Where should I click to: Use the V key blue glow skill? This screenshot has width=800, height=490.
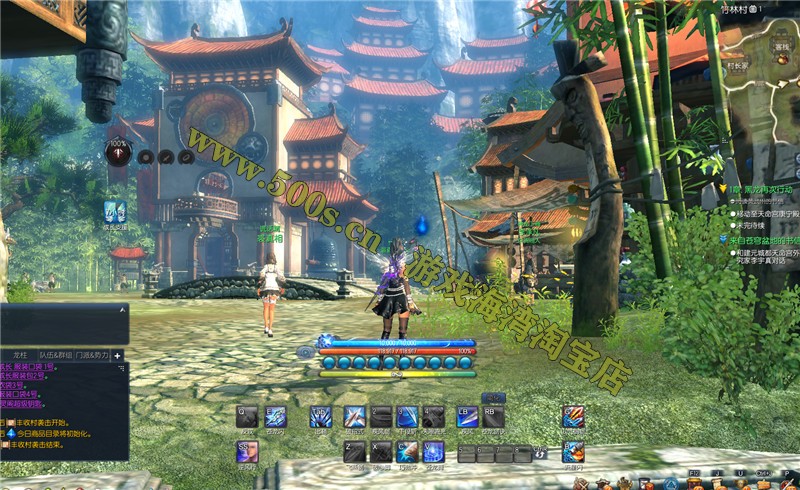click(432, 451)
